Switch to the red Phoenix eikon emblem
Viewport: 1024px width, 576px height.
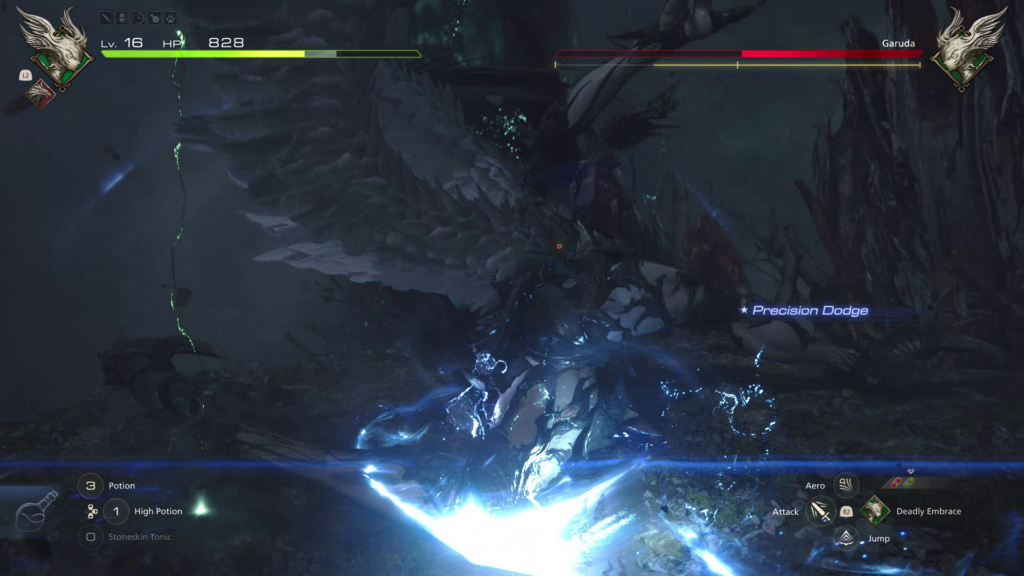point(40,92)
